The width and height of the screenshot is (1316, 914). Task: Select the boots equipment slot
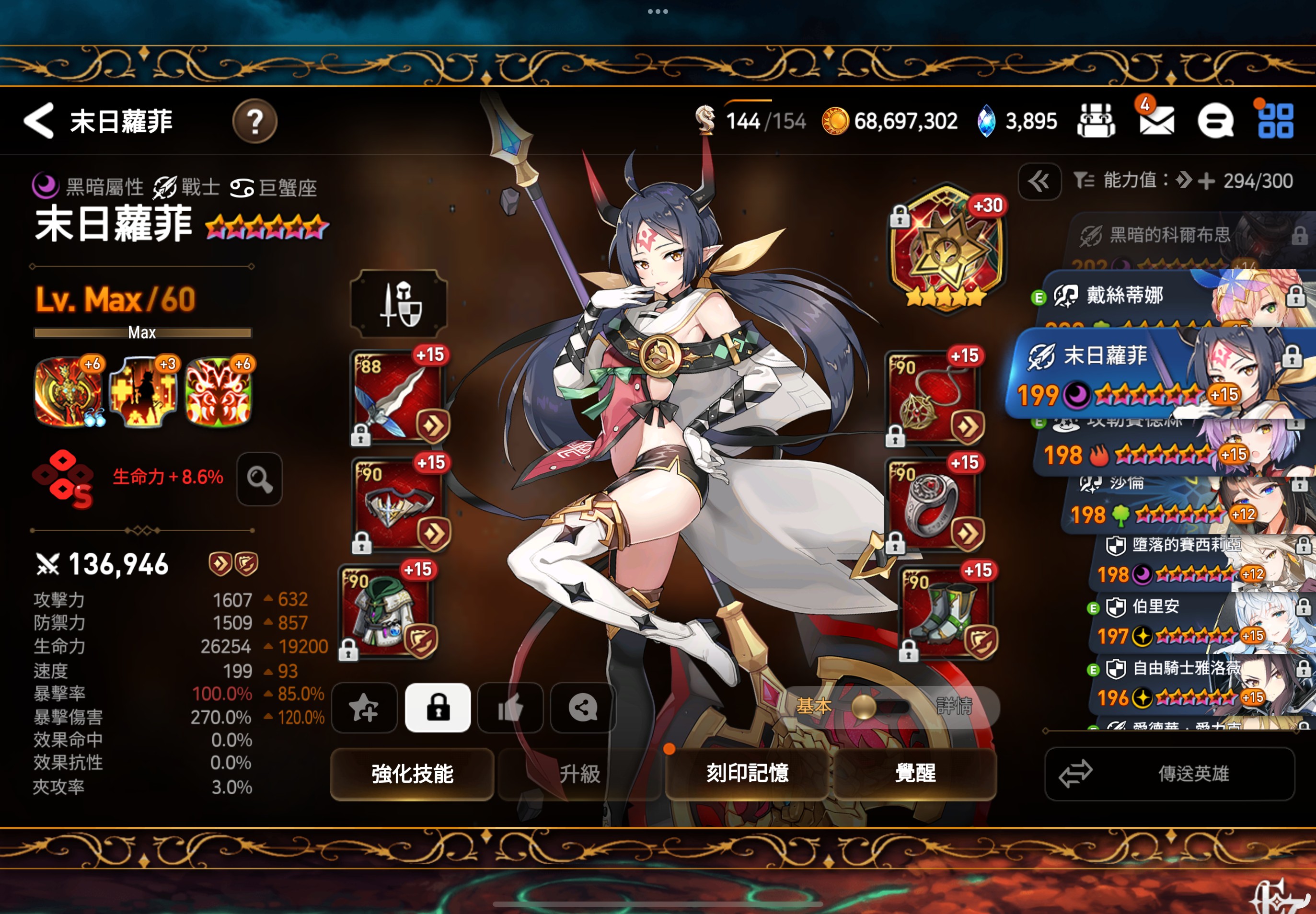click(x=946, y=612)
